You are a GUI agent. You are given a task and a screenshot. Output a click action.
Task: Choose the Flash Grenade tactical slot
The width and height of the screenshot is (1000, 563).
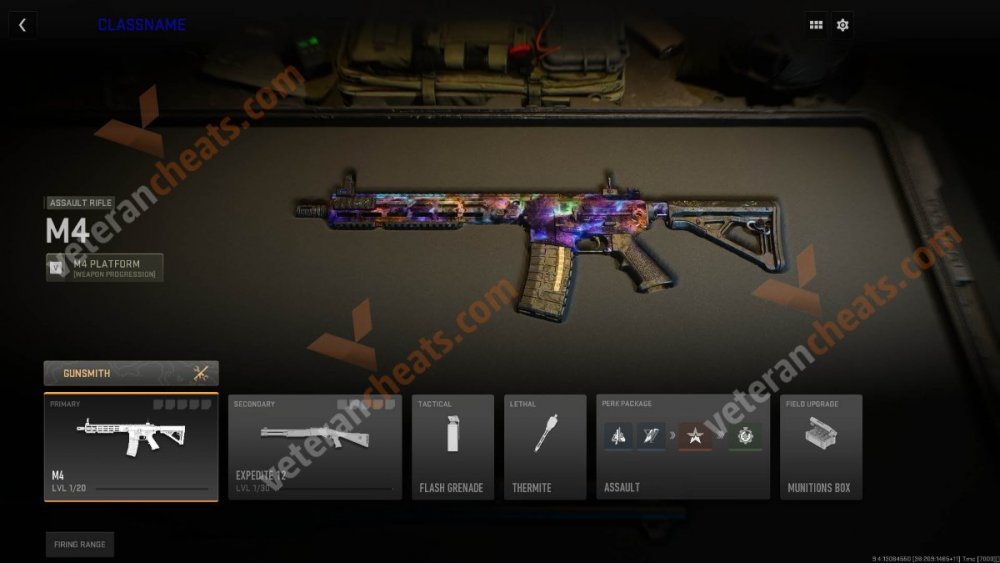[452, 446]
